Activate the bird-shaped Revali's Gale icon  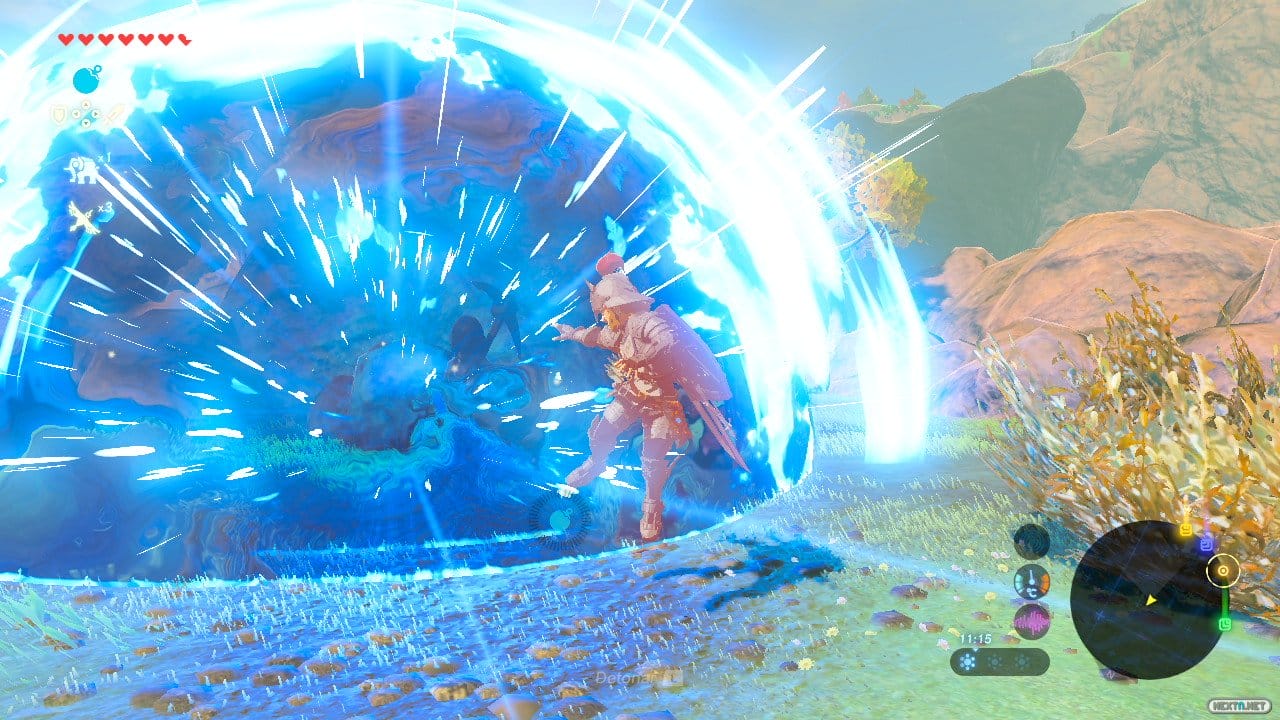click(83, 219)
